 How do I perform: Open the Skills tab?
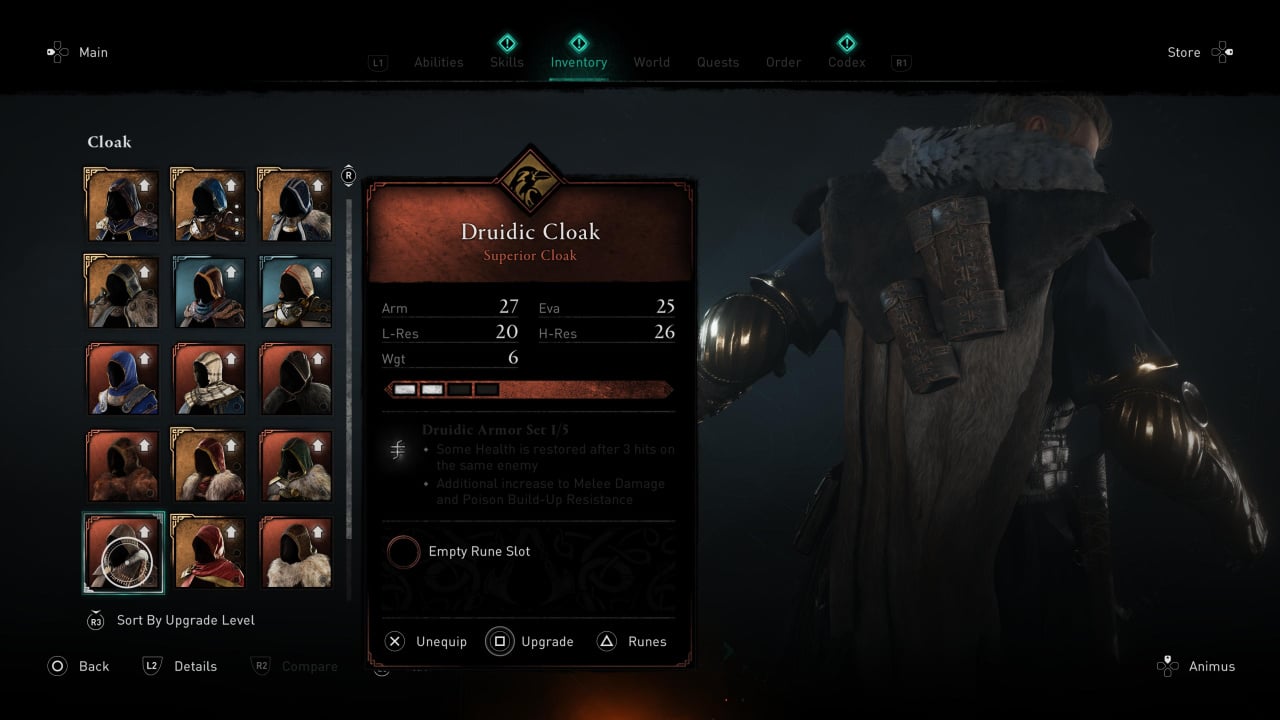[507, 62]
